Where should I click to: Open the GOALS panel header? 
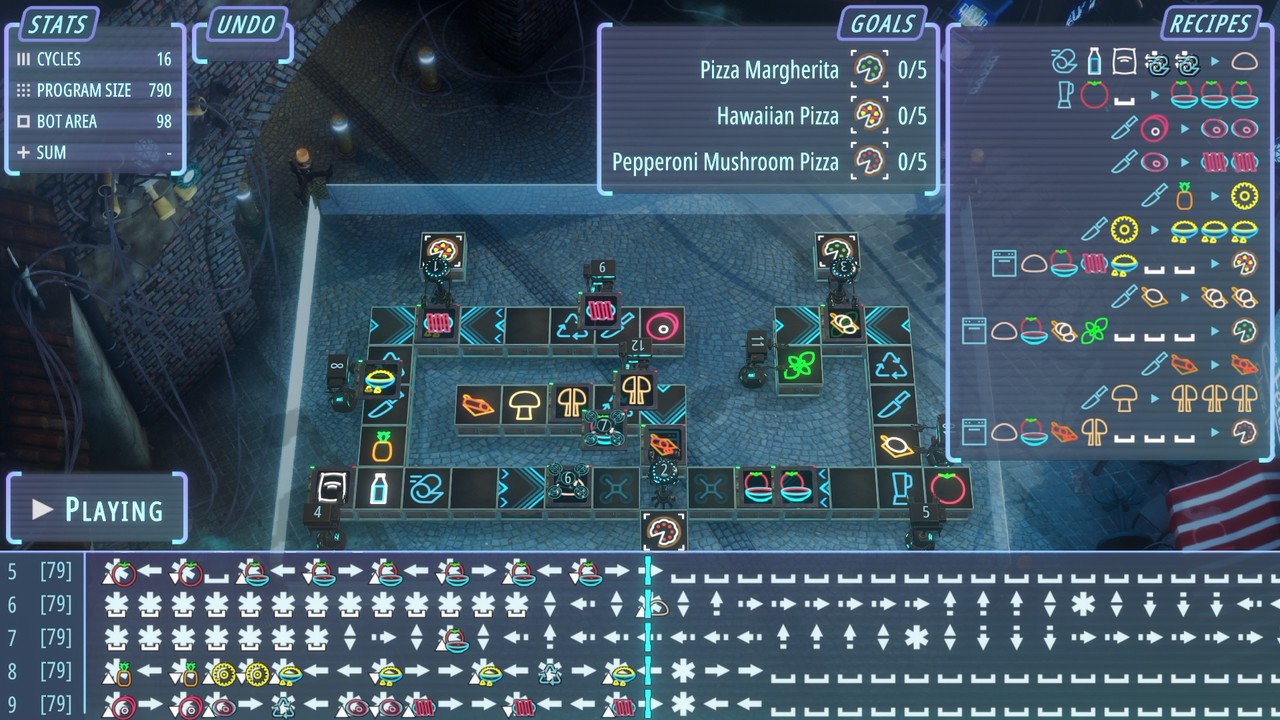pyautogui.click(x=881, y=24)
